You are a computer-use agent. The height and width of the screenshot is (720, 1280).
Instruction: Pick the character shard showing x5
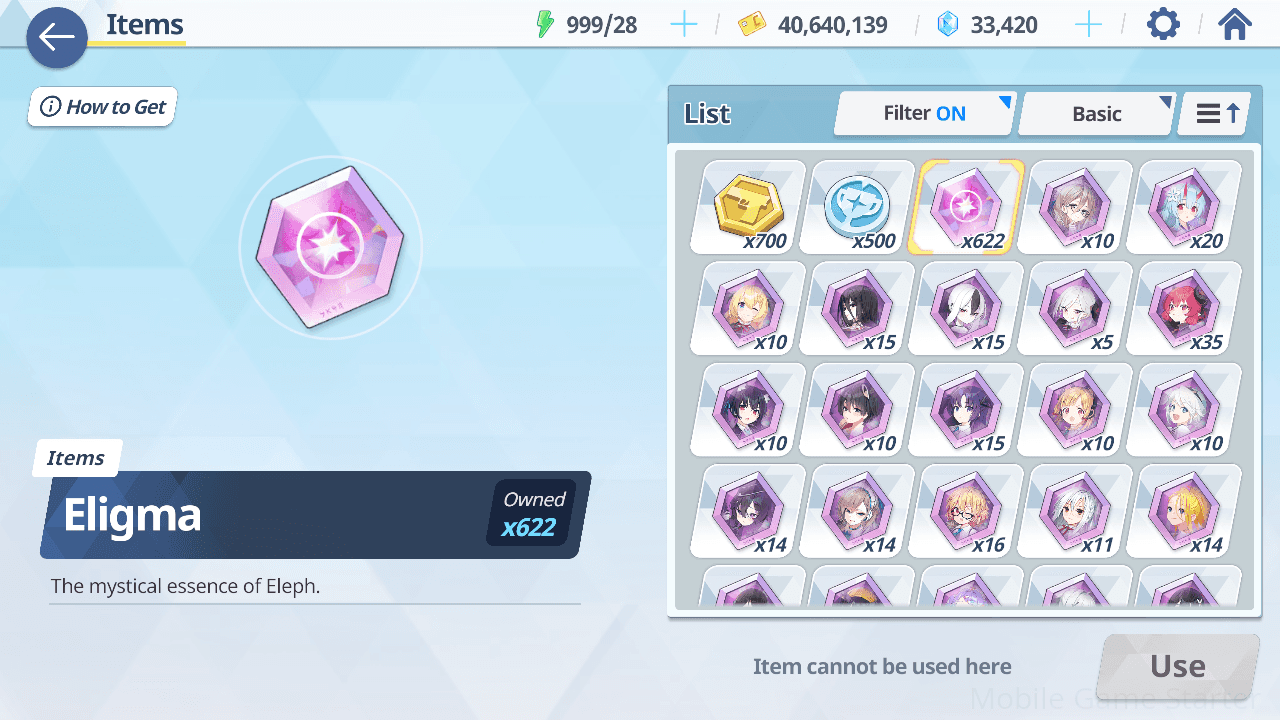(1075, 308)
